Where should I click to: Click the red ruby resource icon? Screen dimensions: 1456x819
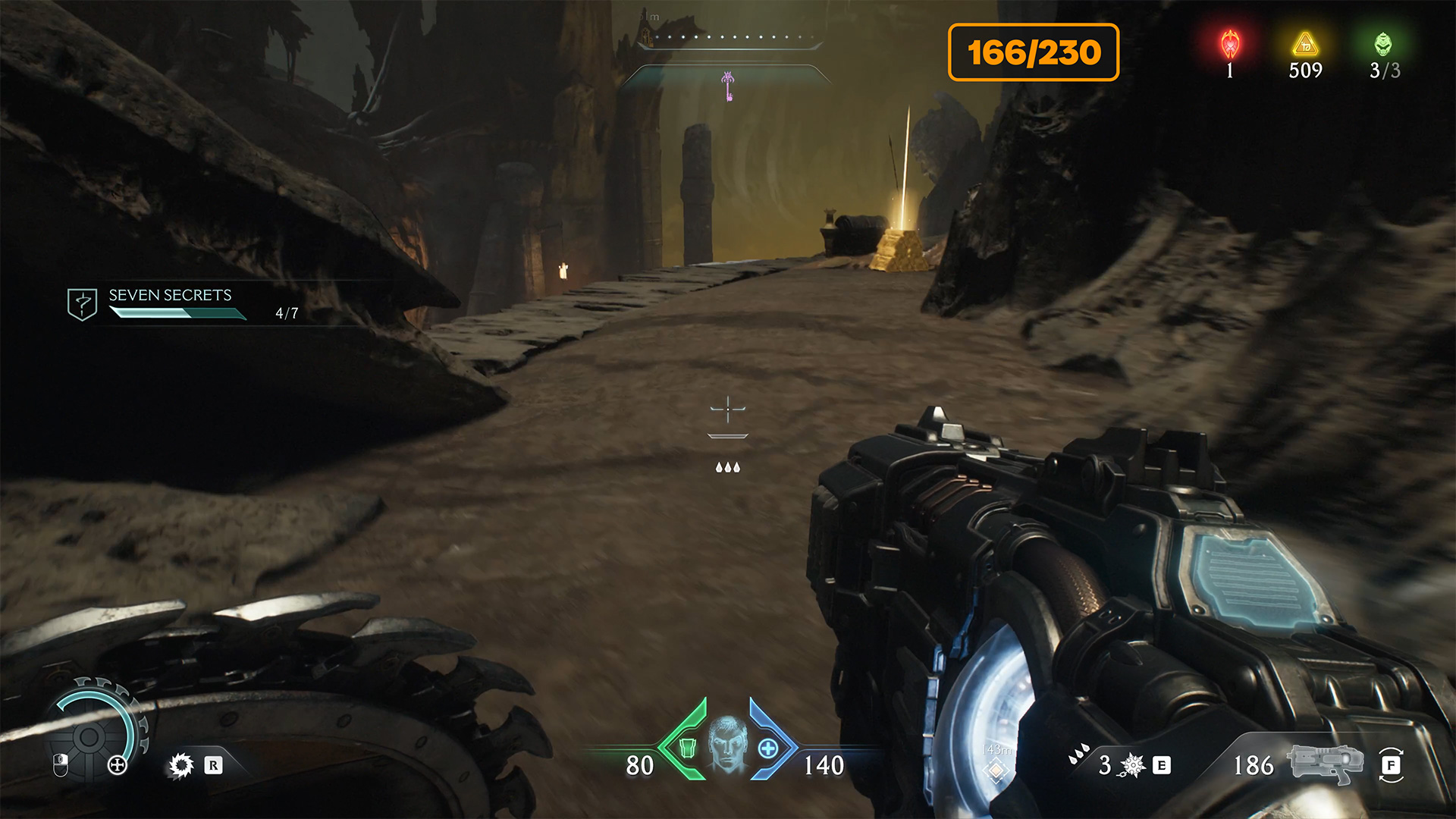[1230, 45]
